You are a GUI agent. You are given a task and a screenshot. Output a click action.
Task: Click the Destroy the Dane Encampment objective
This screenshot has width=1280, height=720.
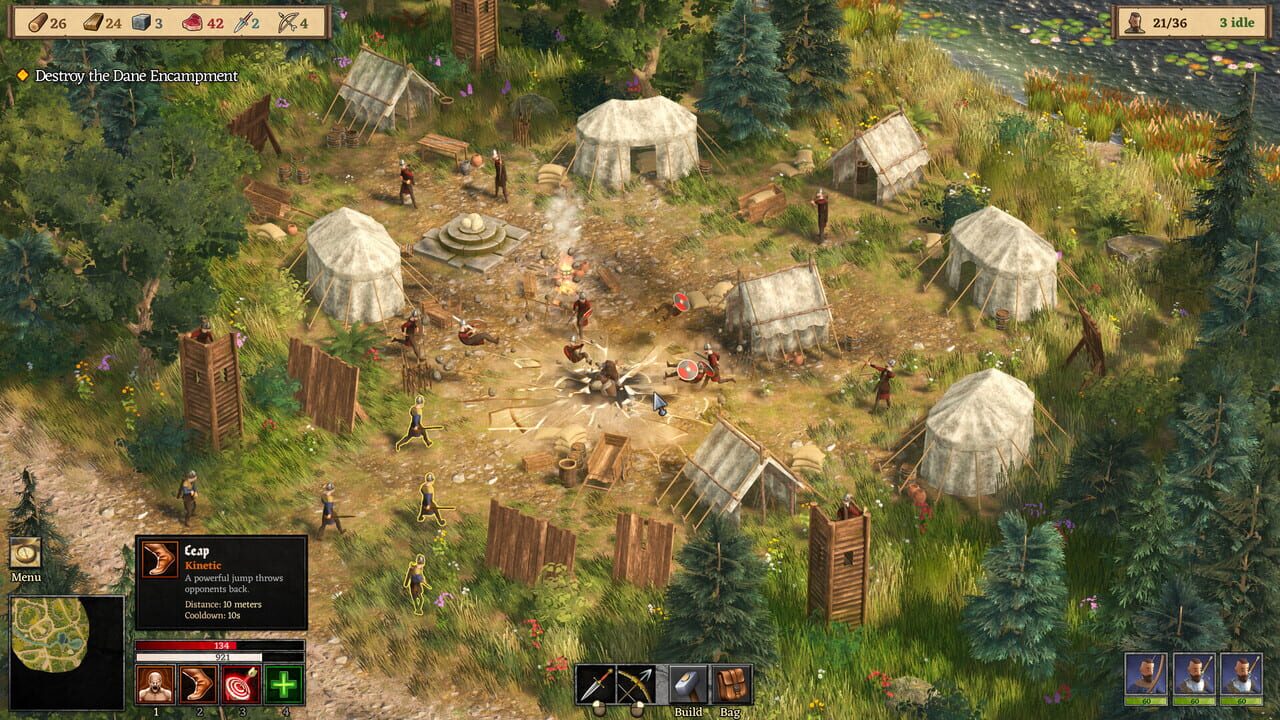click(x=135, y=75)
